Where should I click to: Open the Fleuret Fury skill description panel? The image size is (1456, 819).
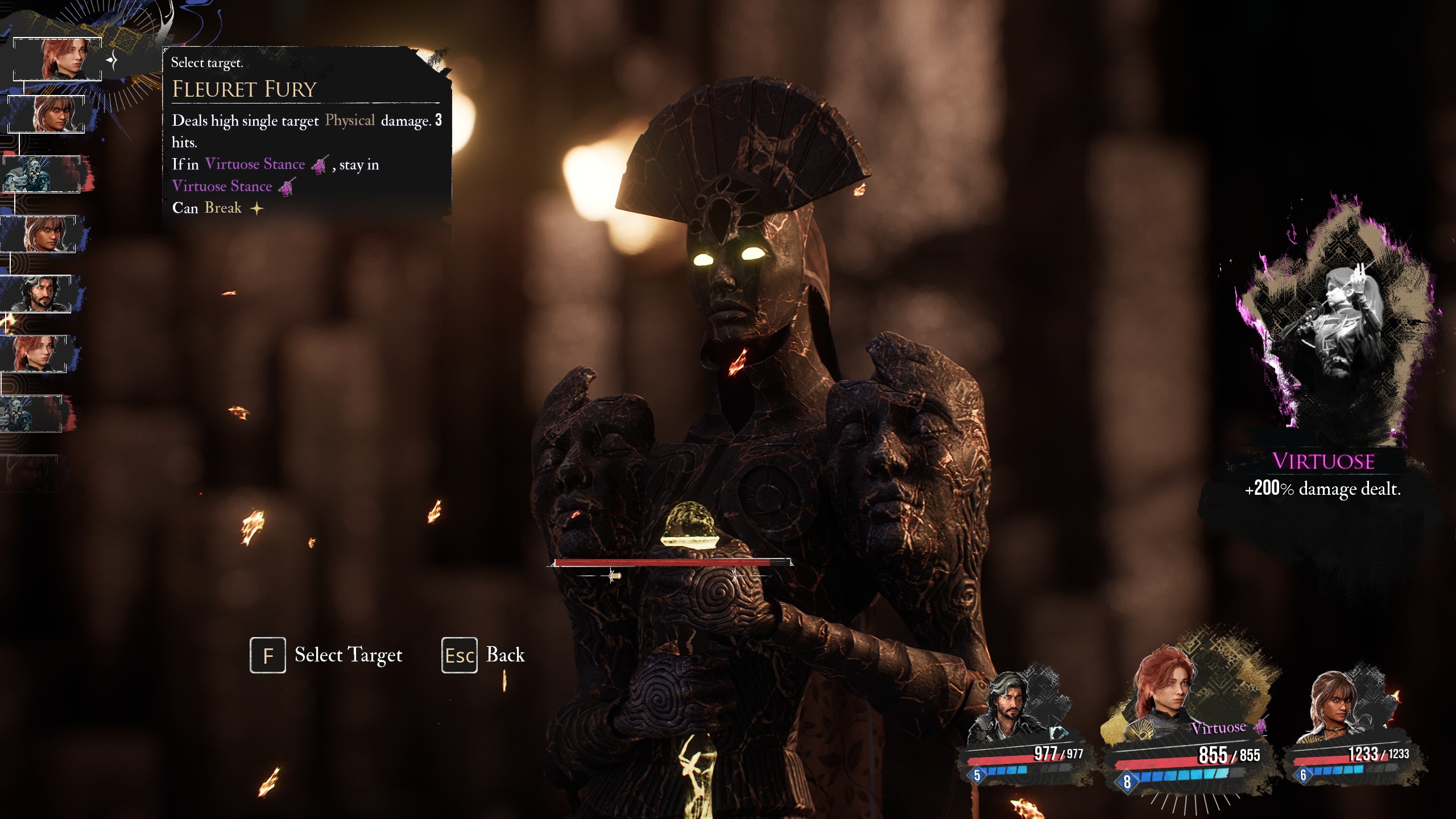pos(306,132)
